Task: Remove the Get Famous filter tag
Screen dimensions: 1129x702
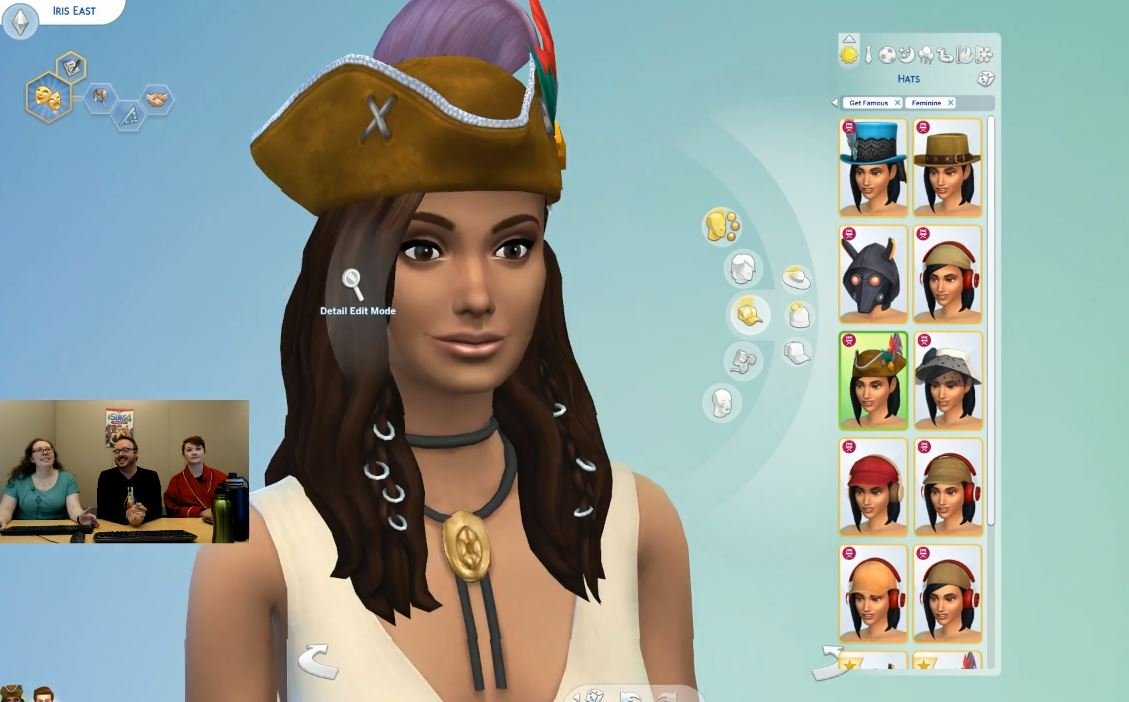Action: click(x=897, y=103)
